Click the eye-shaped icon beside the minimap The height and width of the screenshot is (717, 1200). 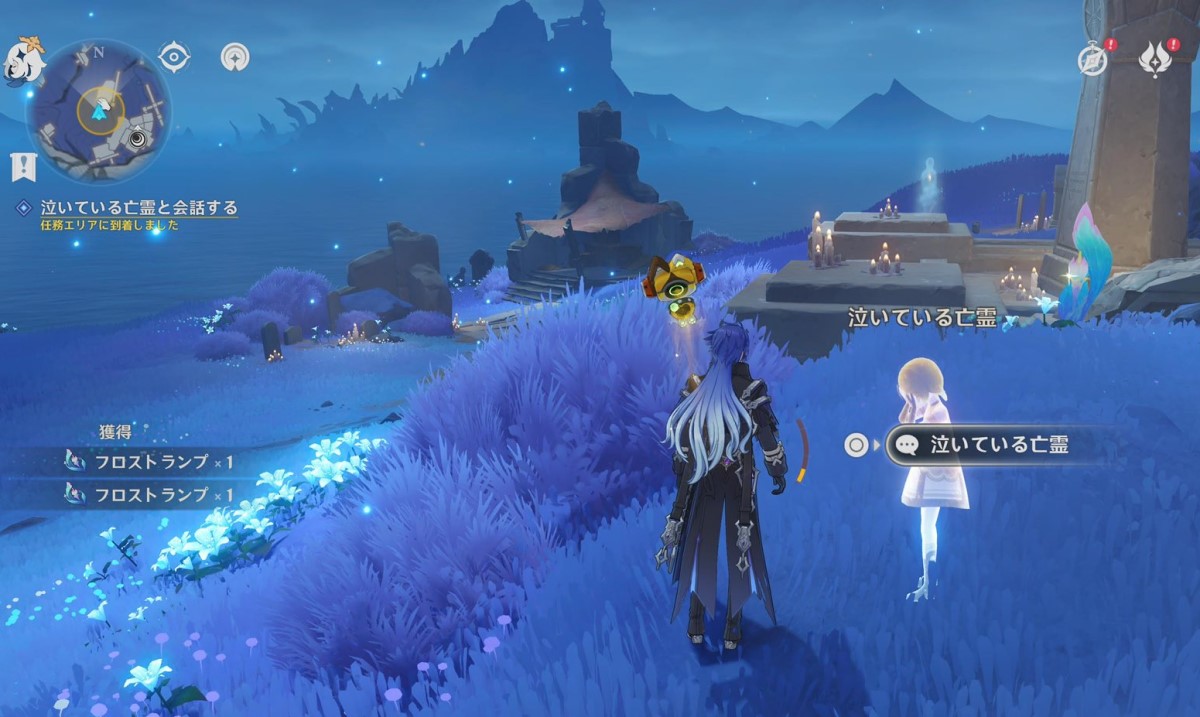click(x=174, y=57)
